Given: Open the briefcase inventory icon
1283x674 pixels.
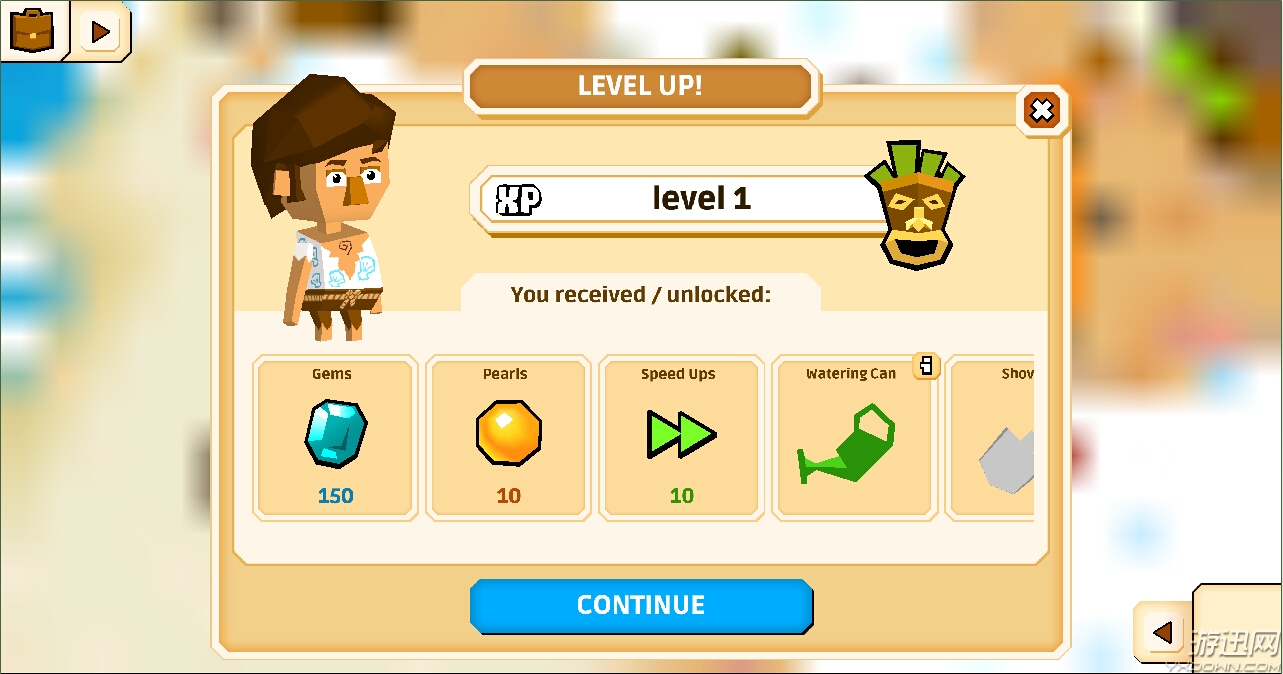Looking at the screenshot, I should tap(32, 30).
